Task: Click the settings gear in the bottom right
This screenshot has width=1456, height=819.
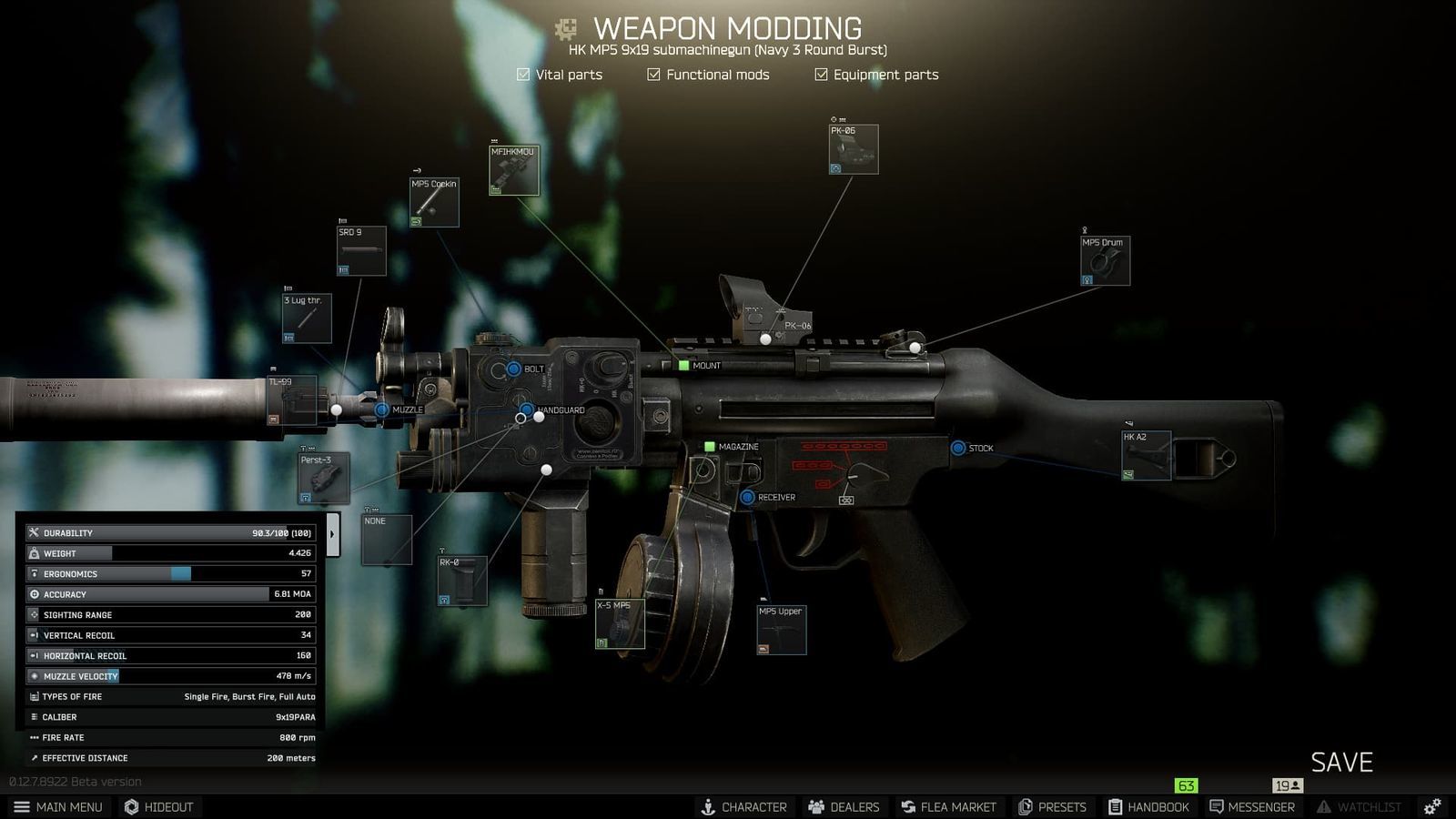Action: pyautogui.click(x=1431, y=806)
